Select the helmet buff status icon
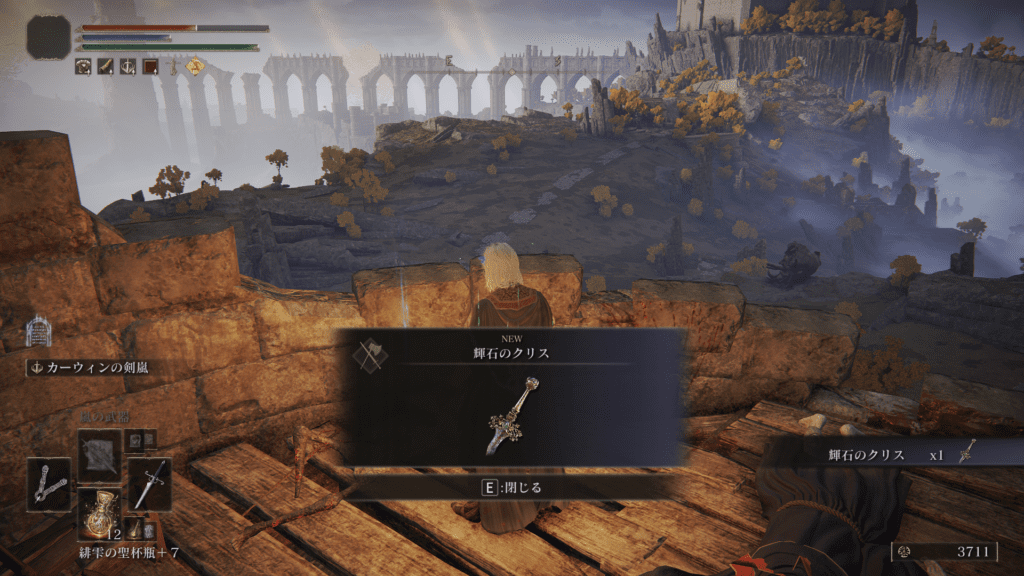The height and width of the screenshot is (576, 1024). (84, 67)
